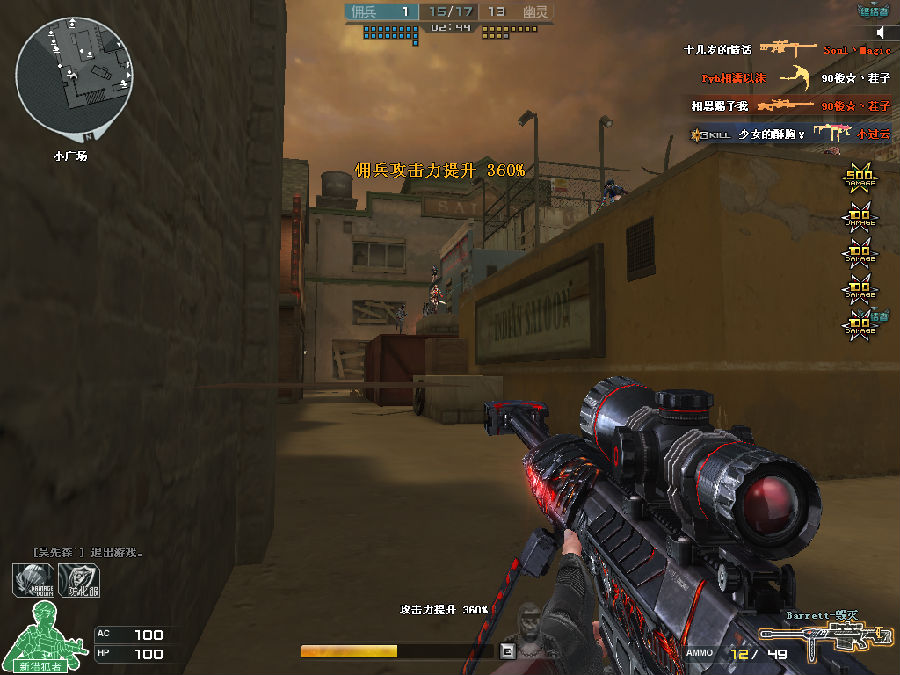900x675 pixels.
Task: Click the teal button in the top-right corner
Action: tap(873, 11)
